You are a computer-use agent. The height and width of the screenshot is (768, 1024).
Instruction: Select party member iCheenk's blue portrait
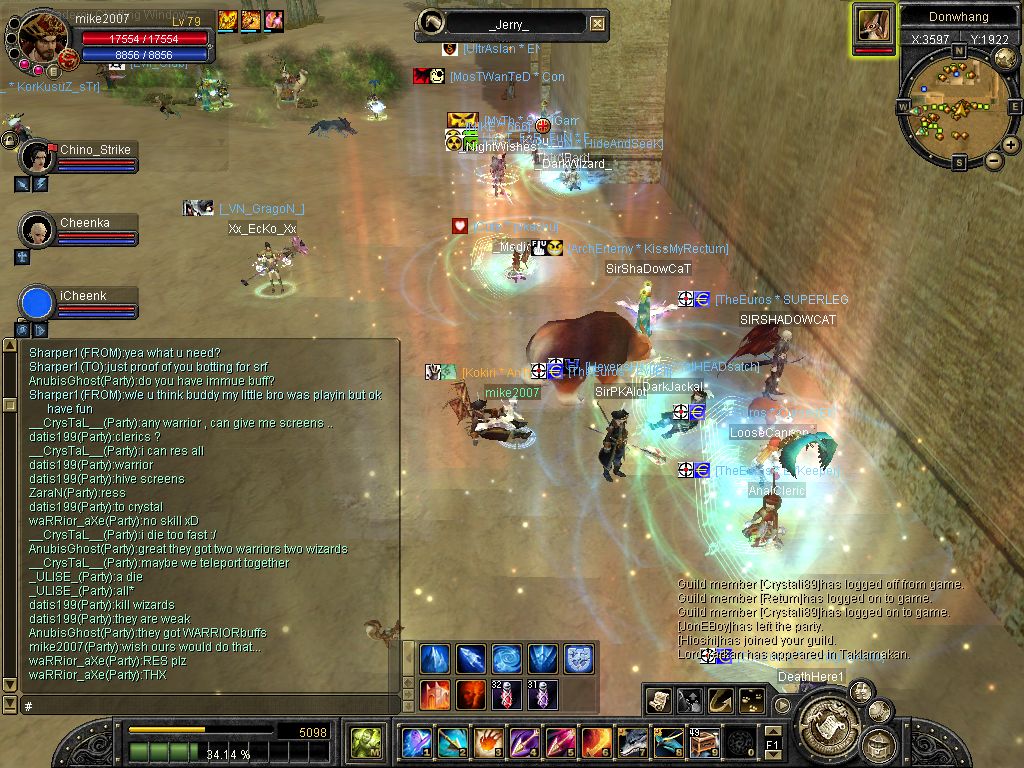(37, 303)
